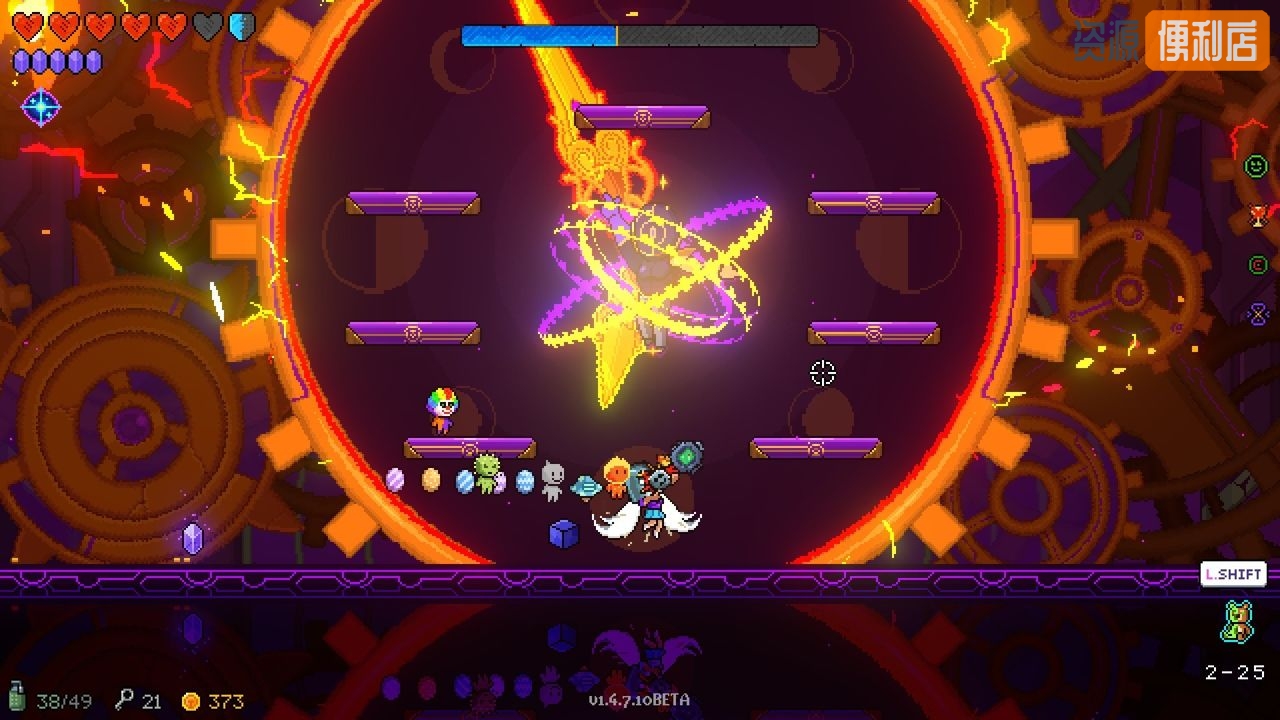Use the green and brown bear ability
This screenshot has height=720, width=1280.
[x=1236, y=621]
